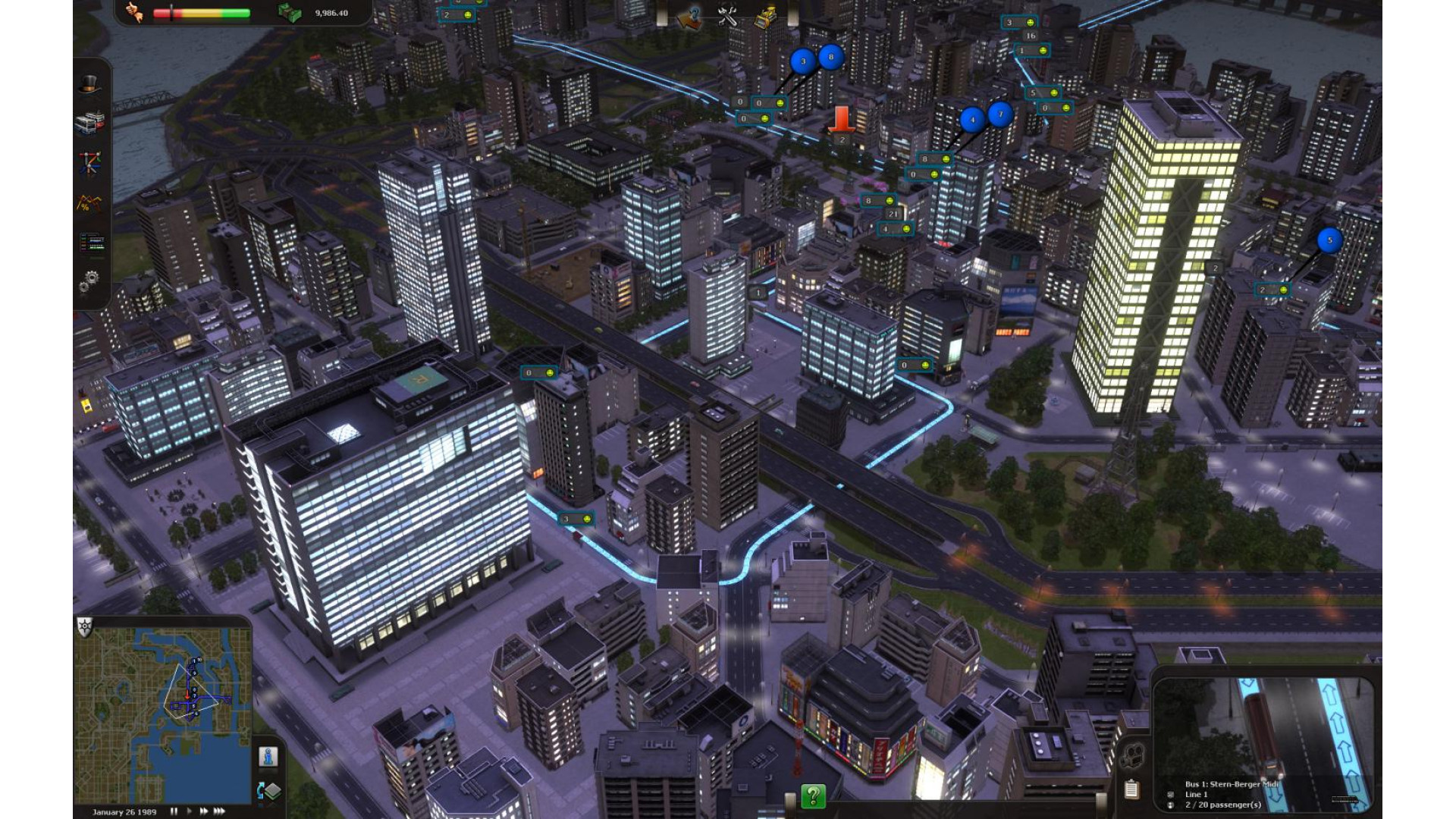The height and width of the screenshot is (819, 1456).
Task: Click the green question mark help button
Action: [813, 796]
